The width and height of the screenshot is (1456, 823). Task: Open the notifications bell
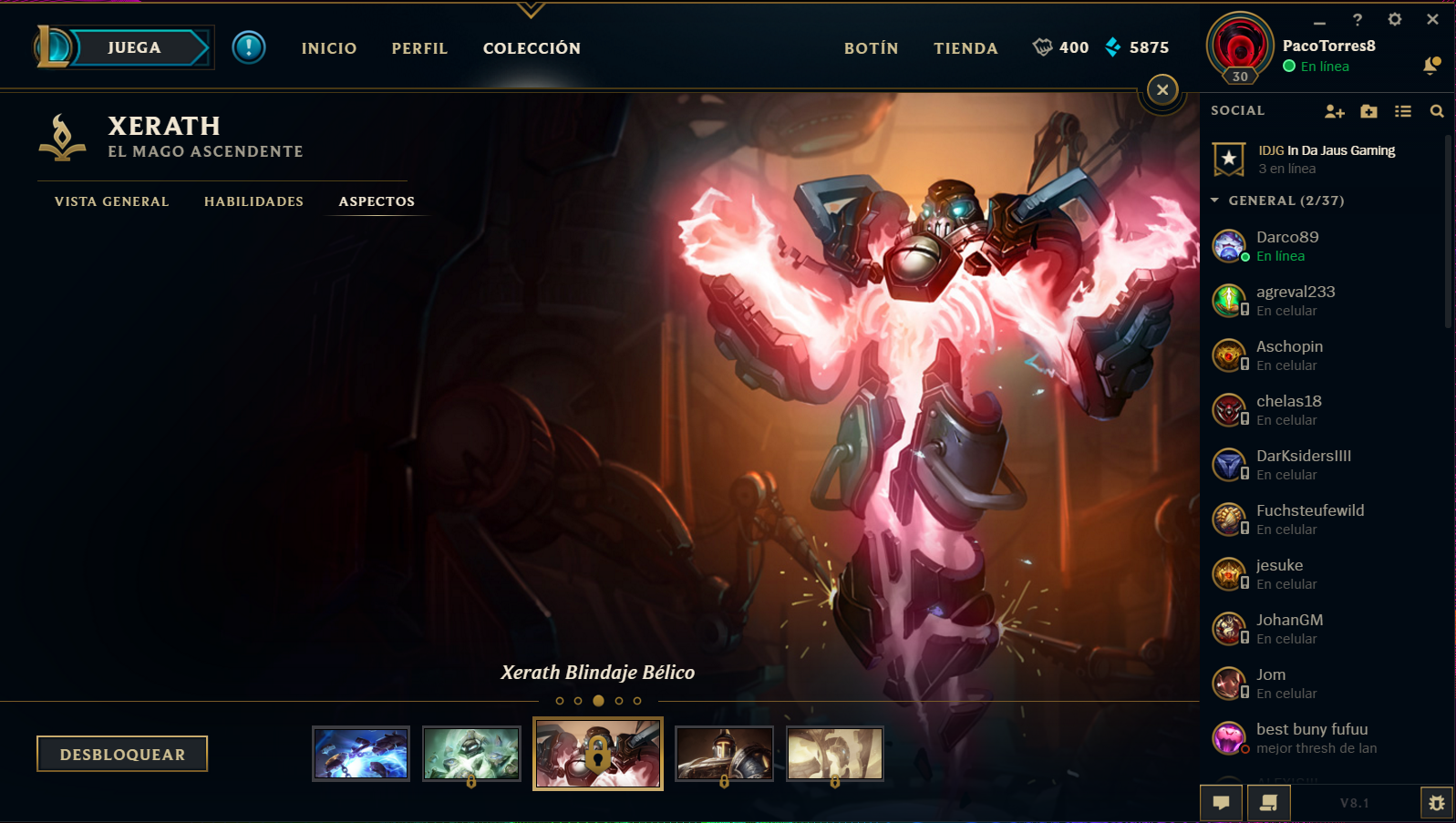1431,66
